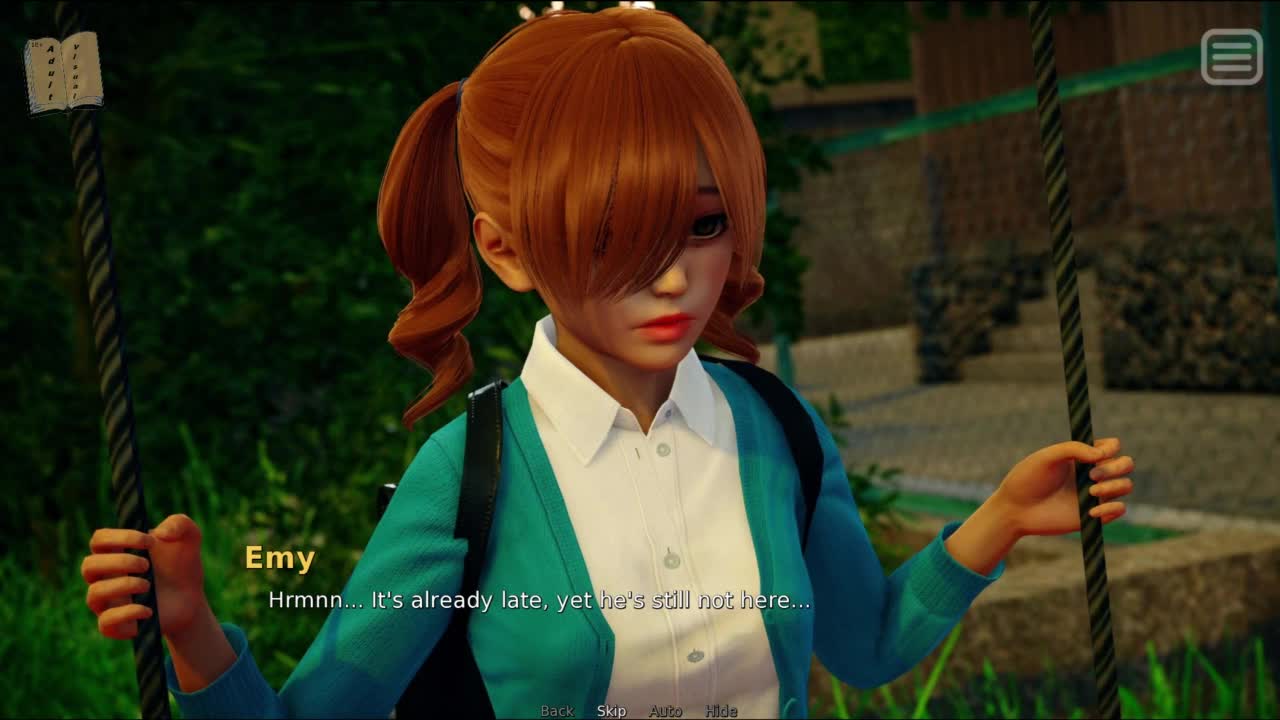Screen dimensions: 1280x720
Task: Open the book icon in the corner
Action: tap(63, 72)
